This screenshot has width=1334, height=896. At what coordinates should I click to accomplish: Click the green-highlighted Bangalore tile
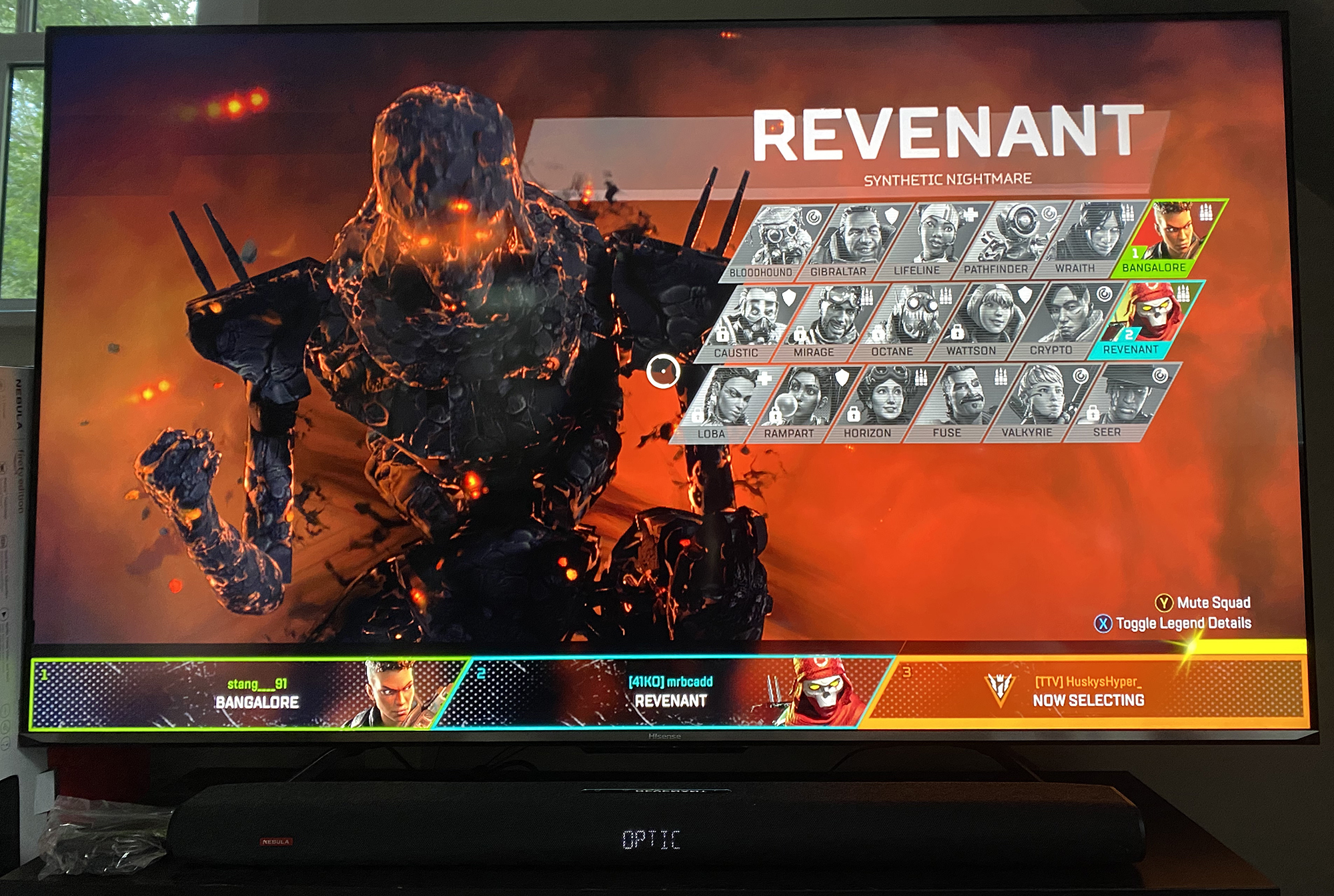point(1167,237)
